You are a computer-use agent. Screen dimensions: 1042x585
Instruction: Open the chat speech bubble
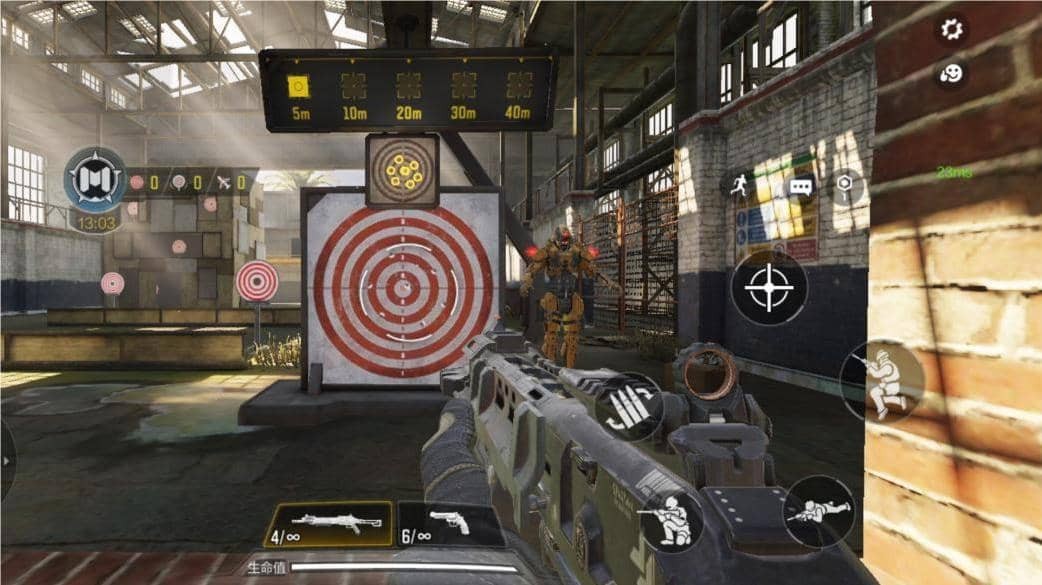800,186
